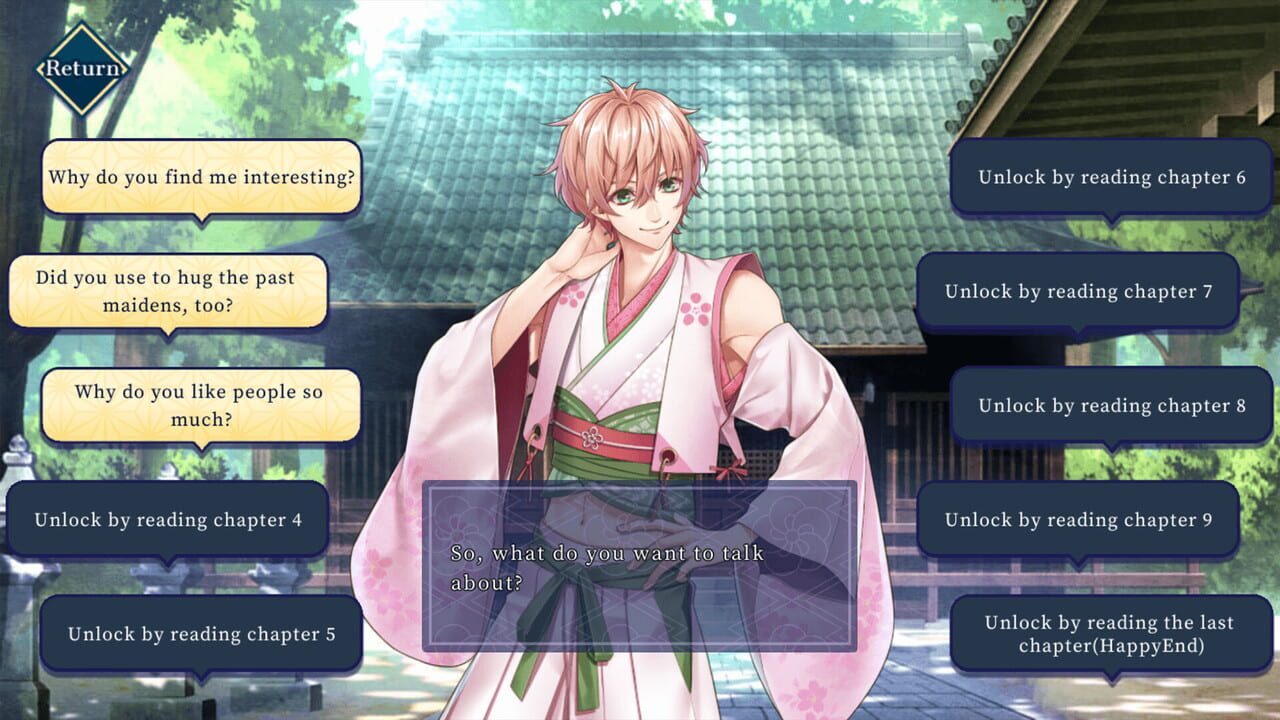Select the diamond-shaped Return emblem
The height and width of the screenshot is (720, 1280).
tap(85, 68)
